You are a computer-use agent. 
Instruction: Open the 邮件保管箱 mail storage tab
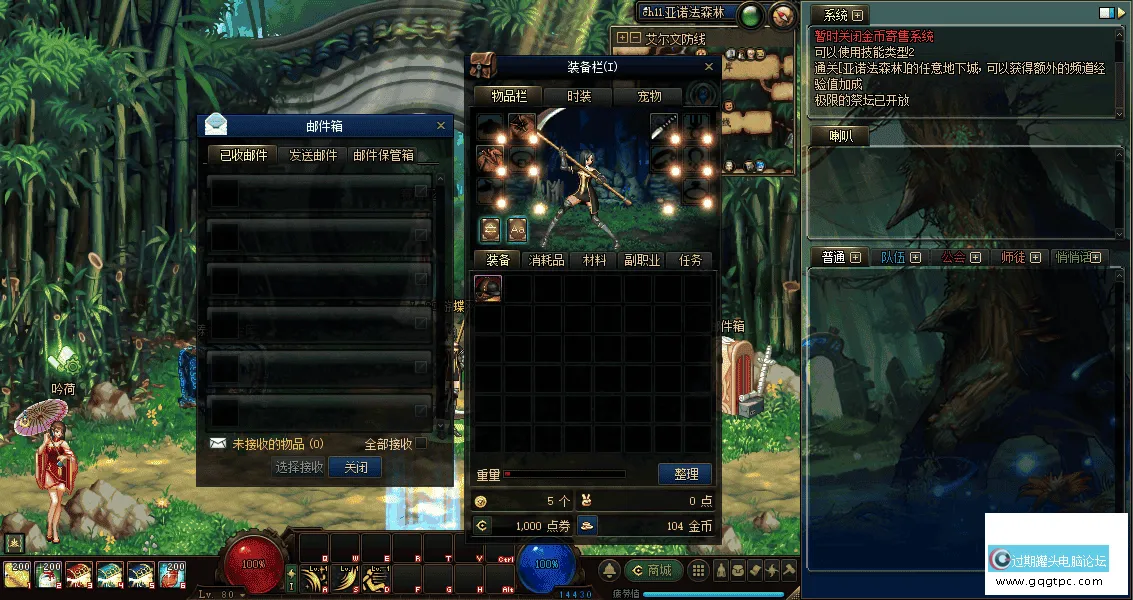click(383, 155)
